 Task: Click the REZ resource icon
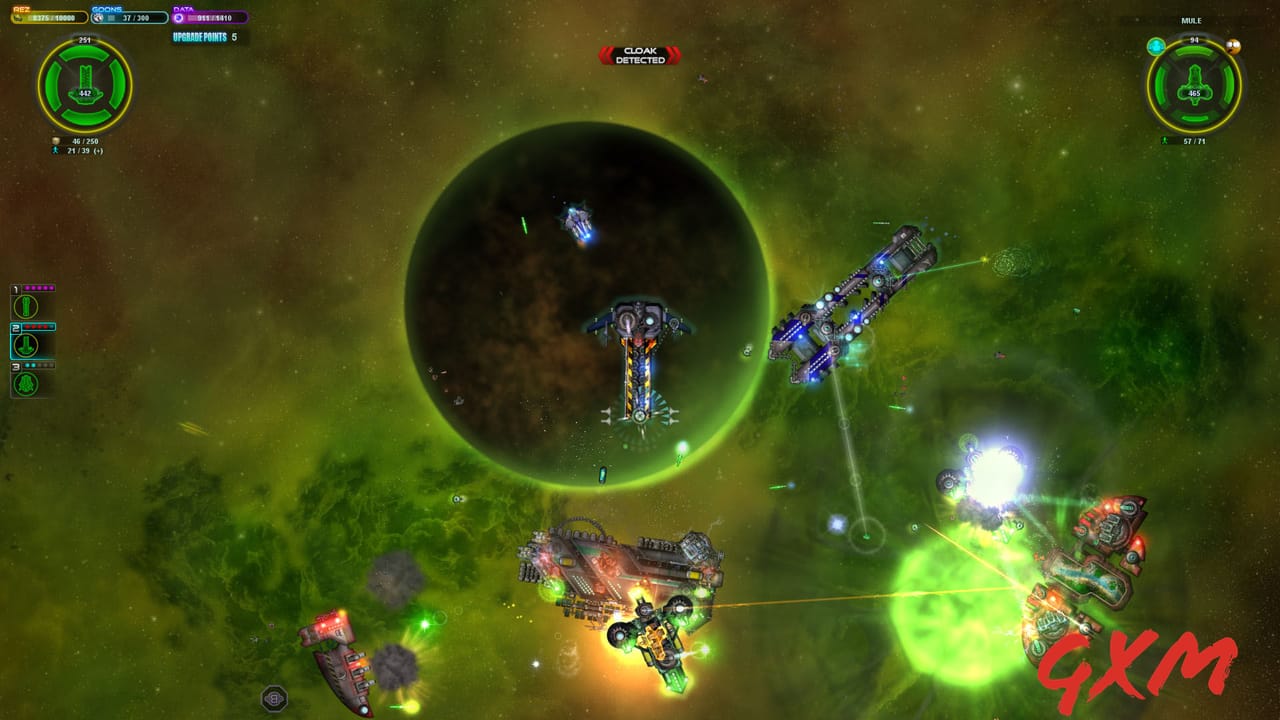[x=16, y=17]
